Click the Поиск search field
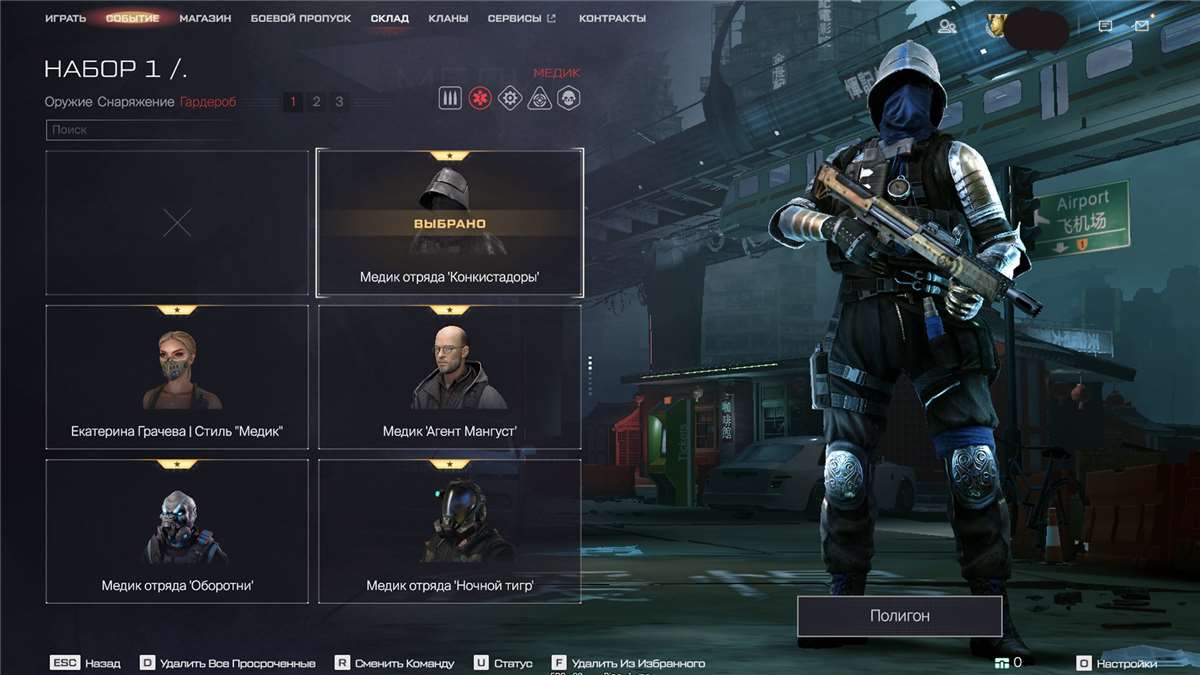 tap(140, 129)
